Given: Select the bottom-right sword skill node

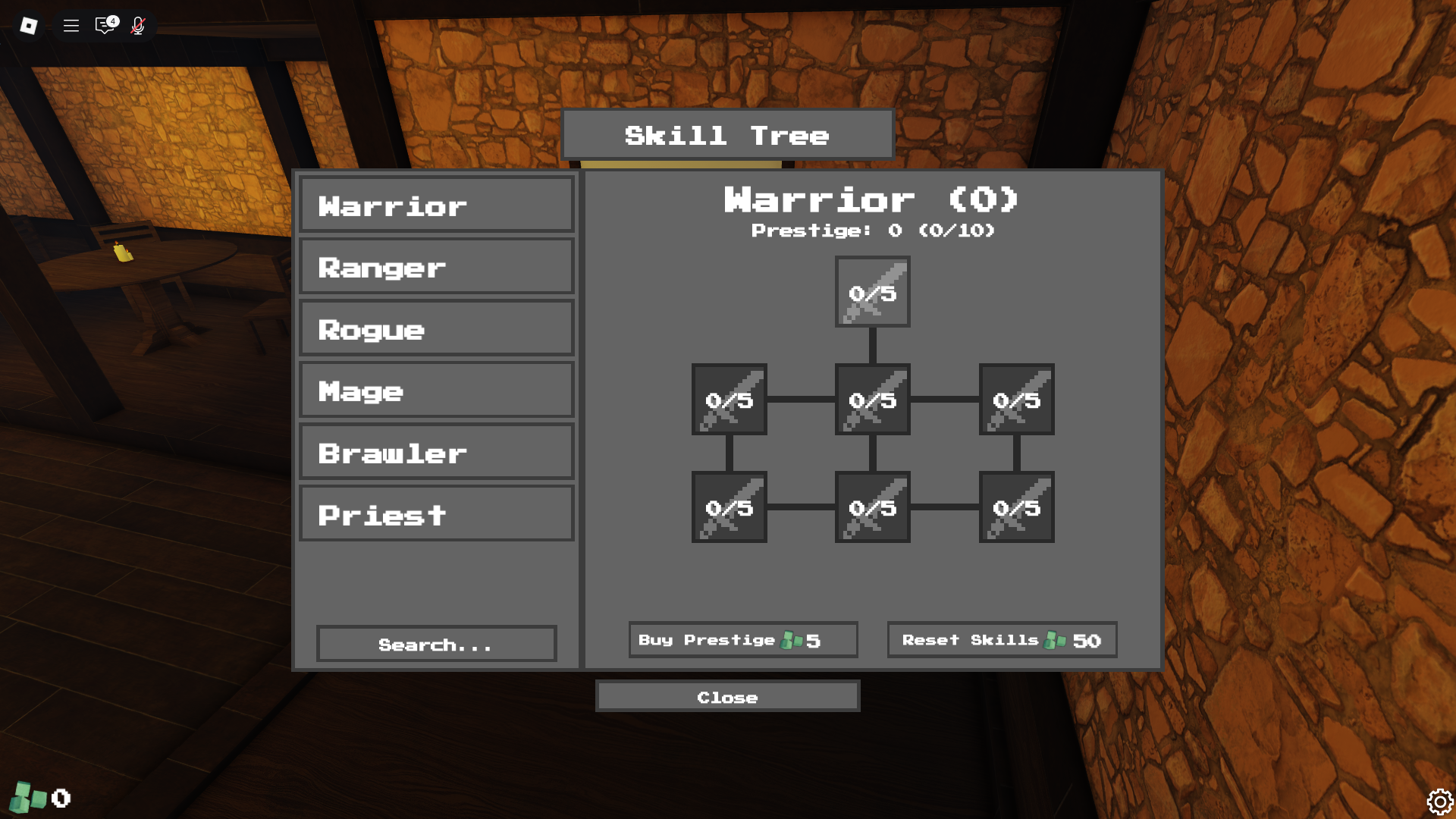Looking at the screenshot, I should coord(1016,508).
